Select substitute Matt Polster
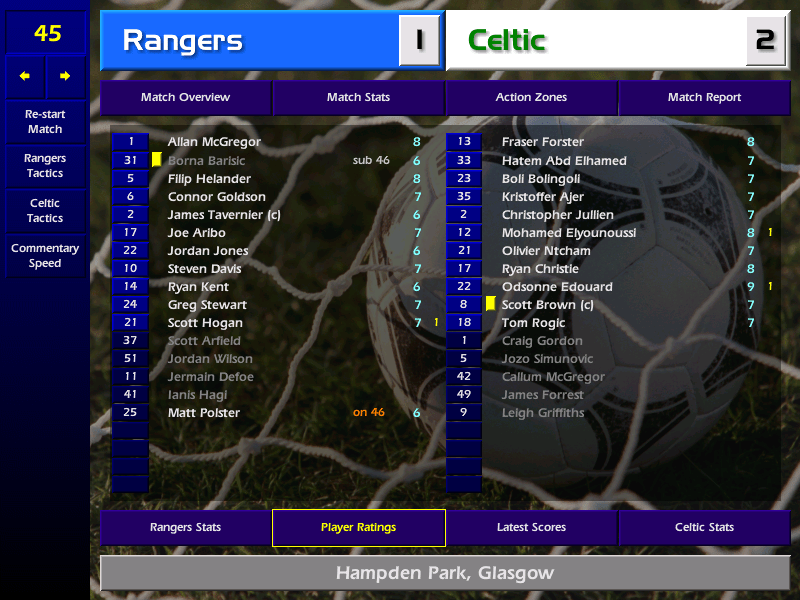Image resolution: width=800 pixels, height=600 pixels. click(204, 413)
